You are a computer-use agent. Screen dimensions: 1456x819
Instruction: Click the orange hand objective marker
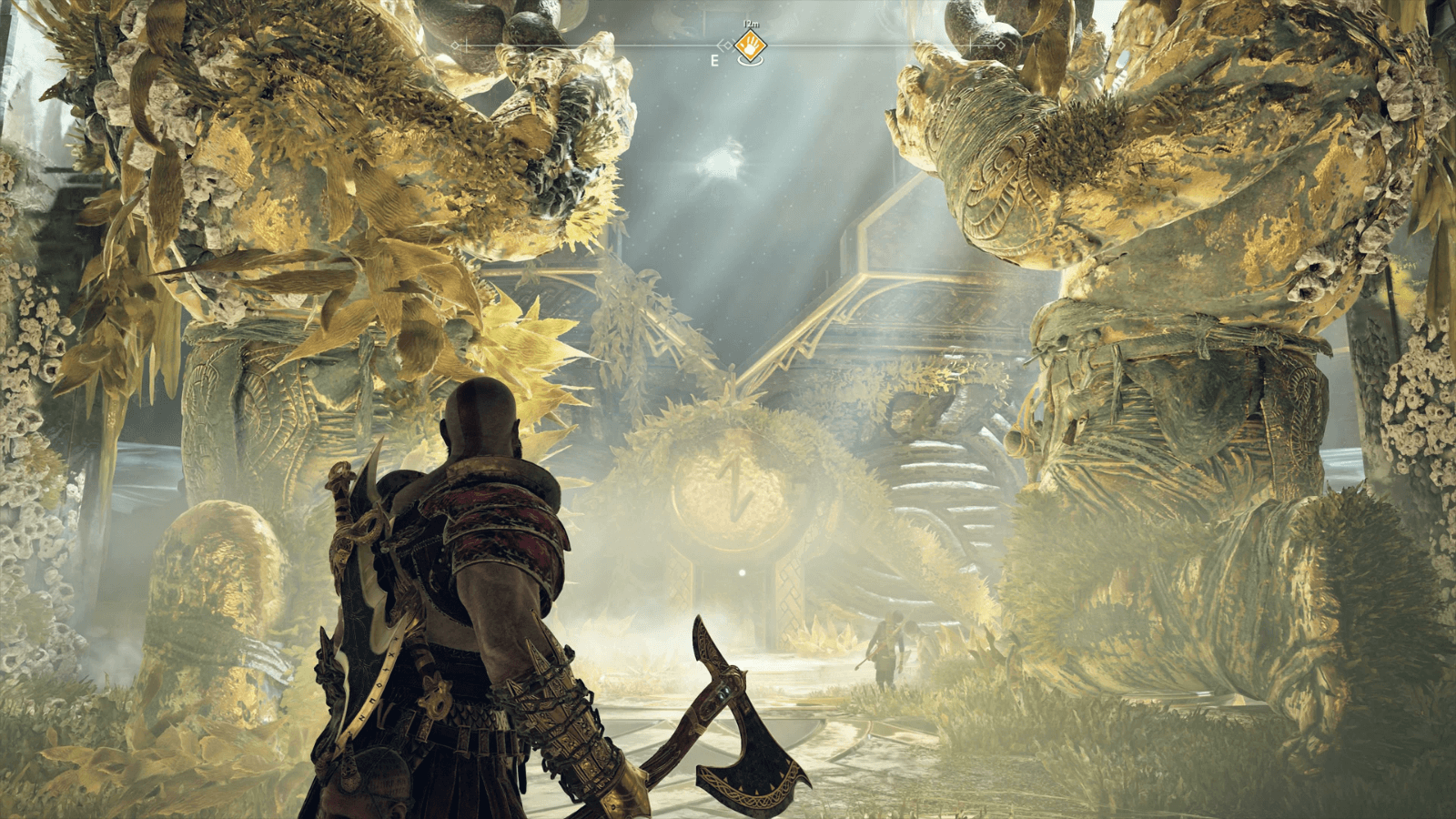(751, 46)
